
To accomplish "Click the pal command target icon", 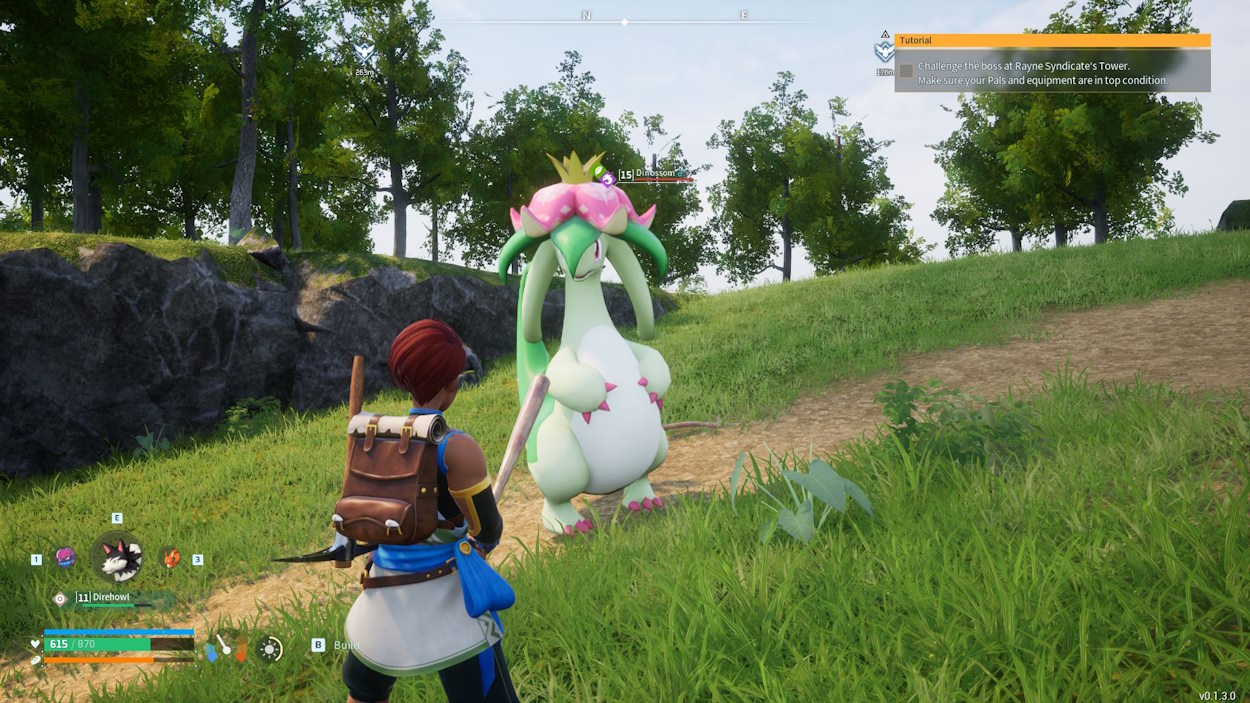I will [60, 598].
